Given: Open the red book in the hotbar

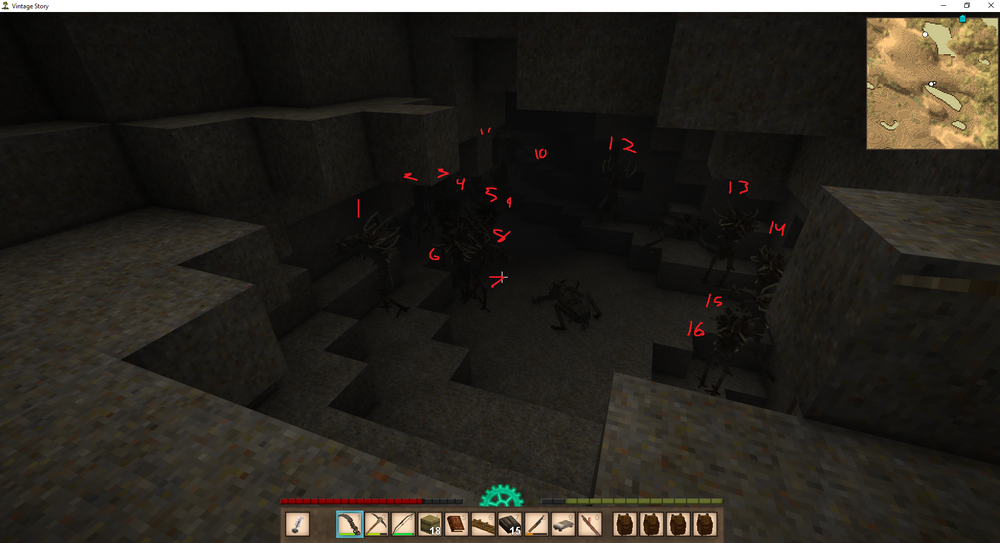Looking at the screenshot, I should [x=457, y=524].
